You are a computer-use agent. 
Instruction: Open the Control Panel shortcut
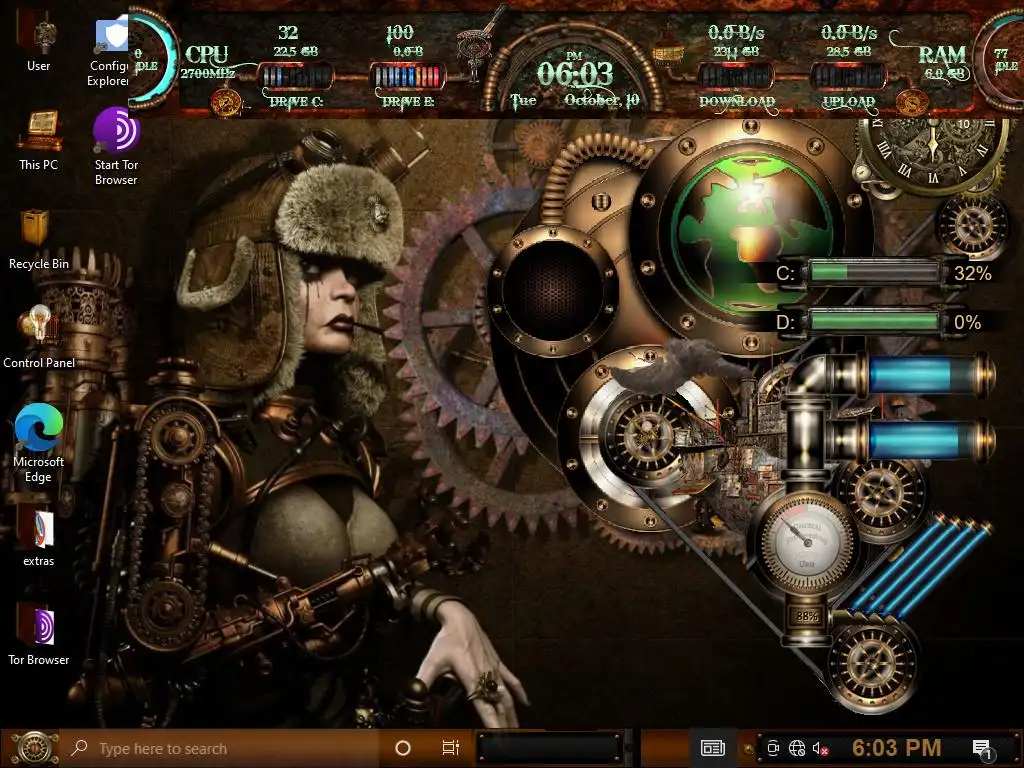point(39,328)
